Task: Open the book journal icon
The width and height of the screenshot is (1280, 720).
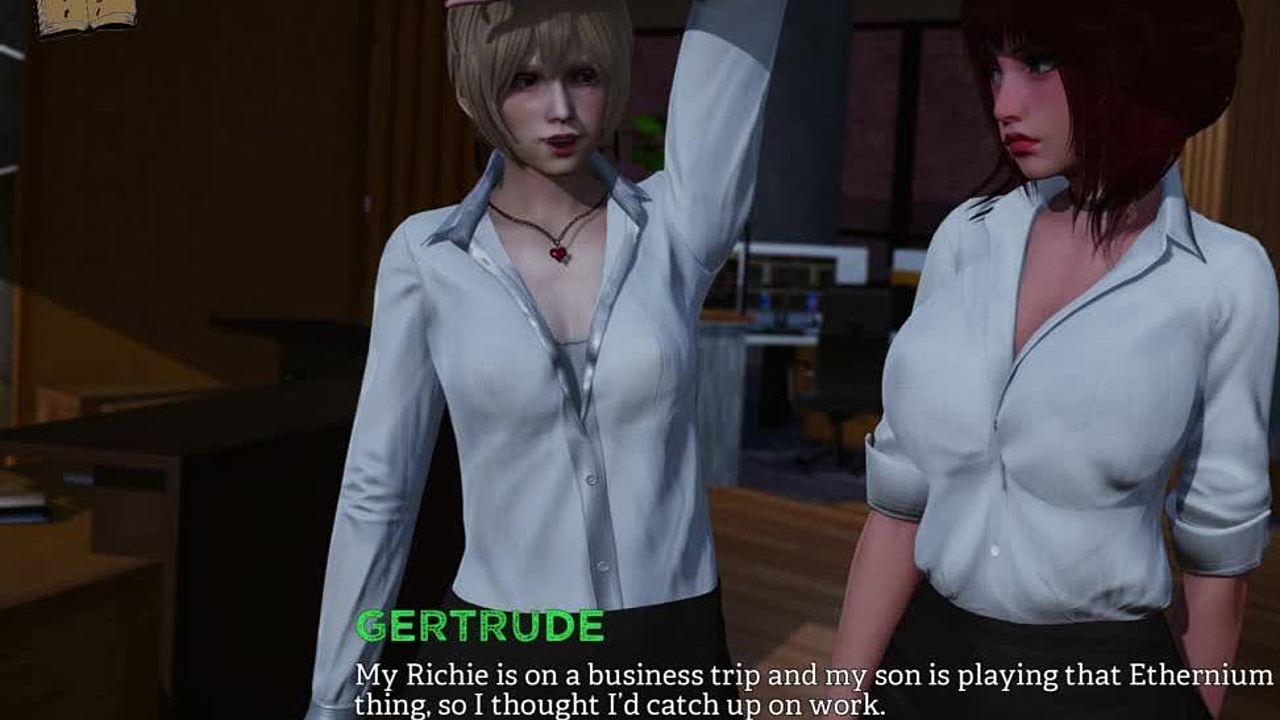Action: (86, 14)
